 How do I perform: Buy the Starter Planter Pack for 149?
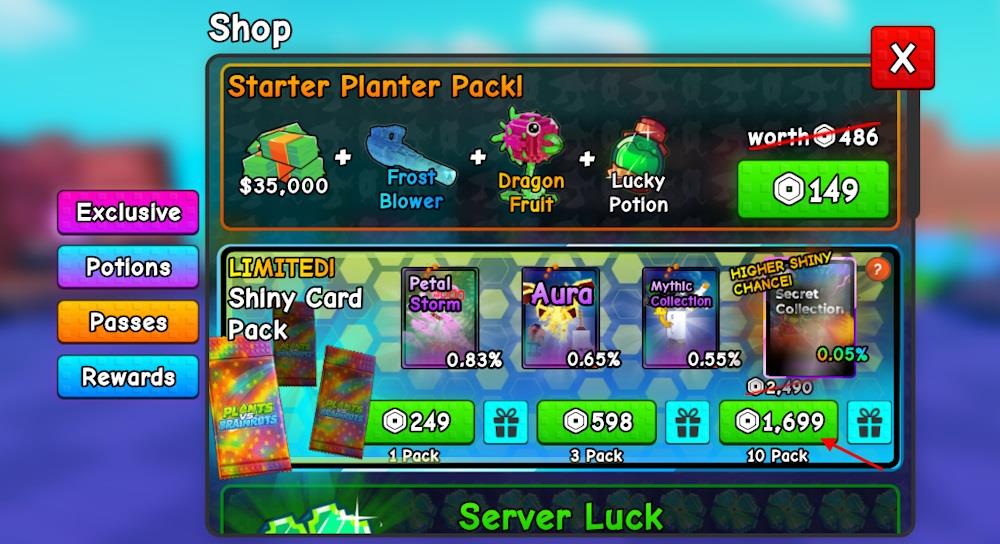(812, 189)
